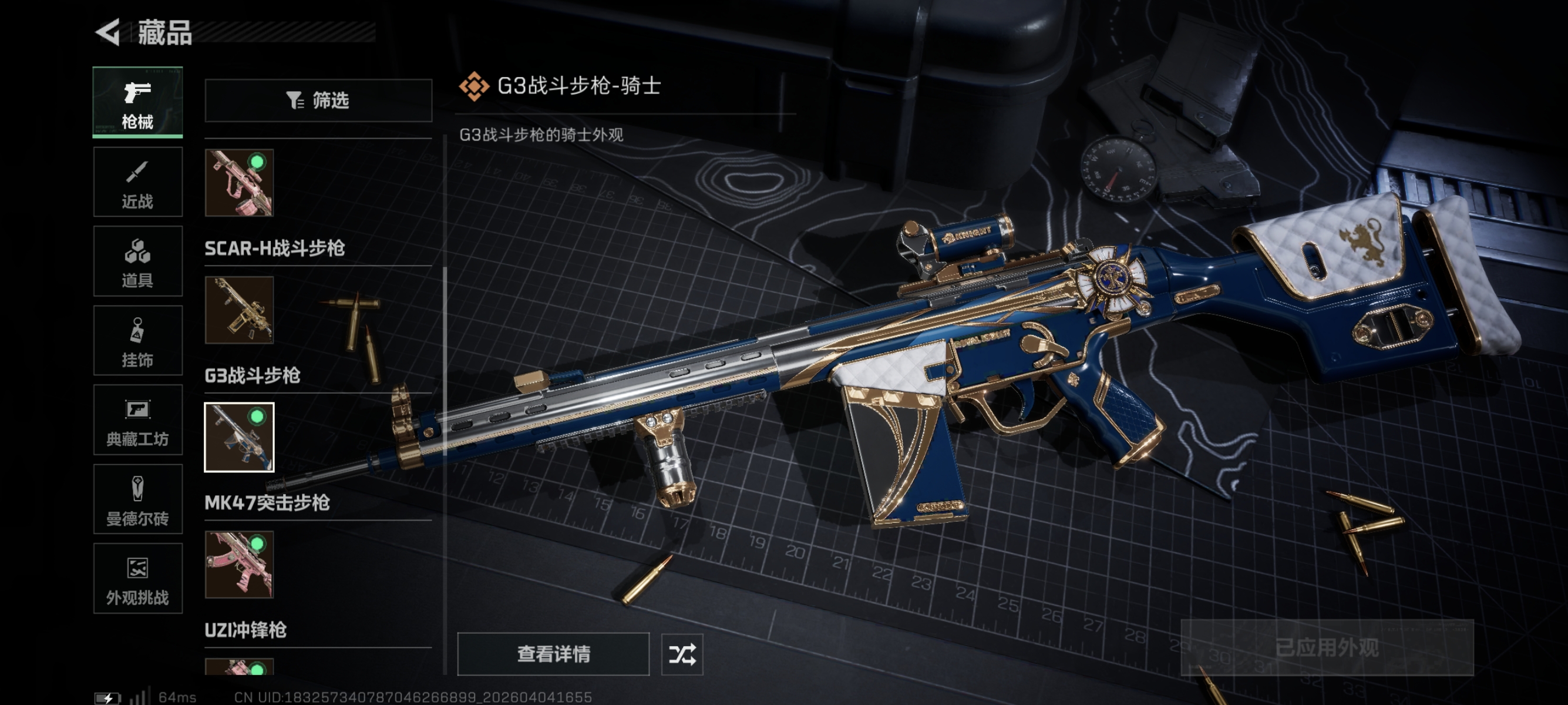The image size is (1568, 705).
Task: Select the 道具 items category
Action: point(137,261)
